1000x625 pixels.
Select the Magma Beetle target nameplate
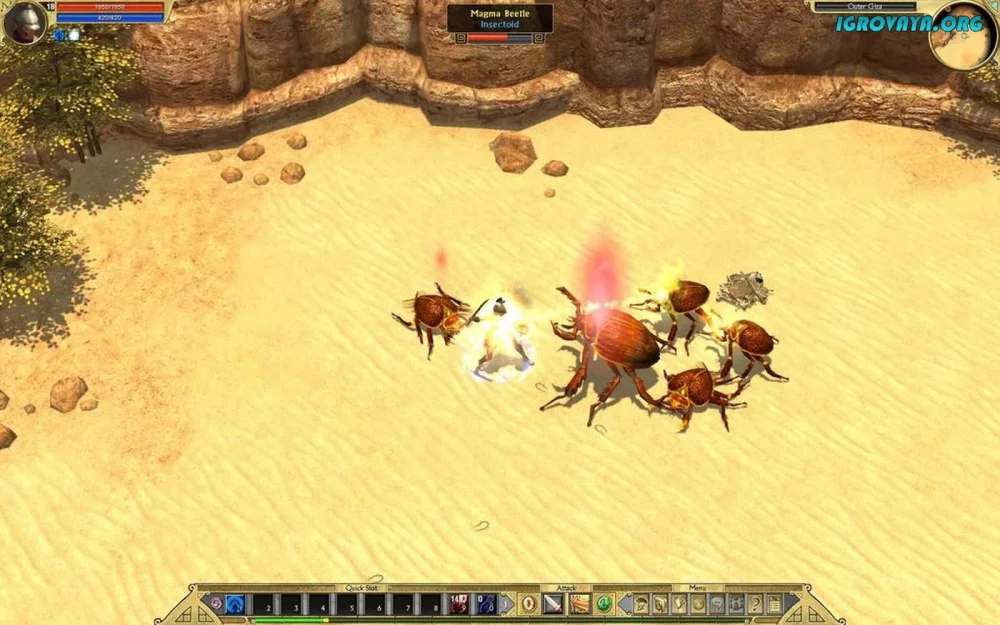(x=499, y=18)
